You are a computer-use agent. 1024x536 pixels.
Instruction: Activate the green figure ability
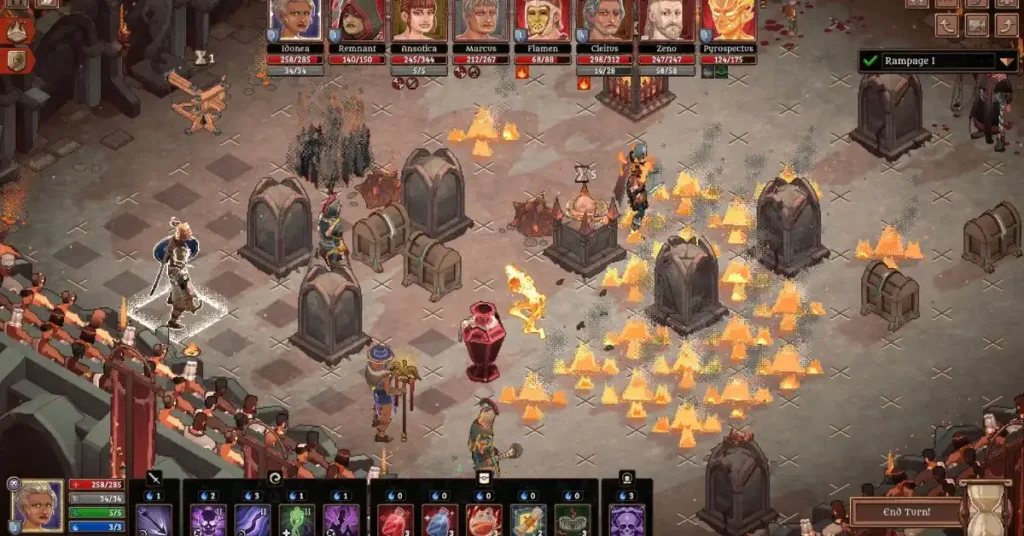click(297, 520)
